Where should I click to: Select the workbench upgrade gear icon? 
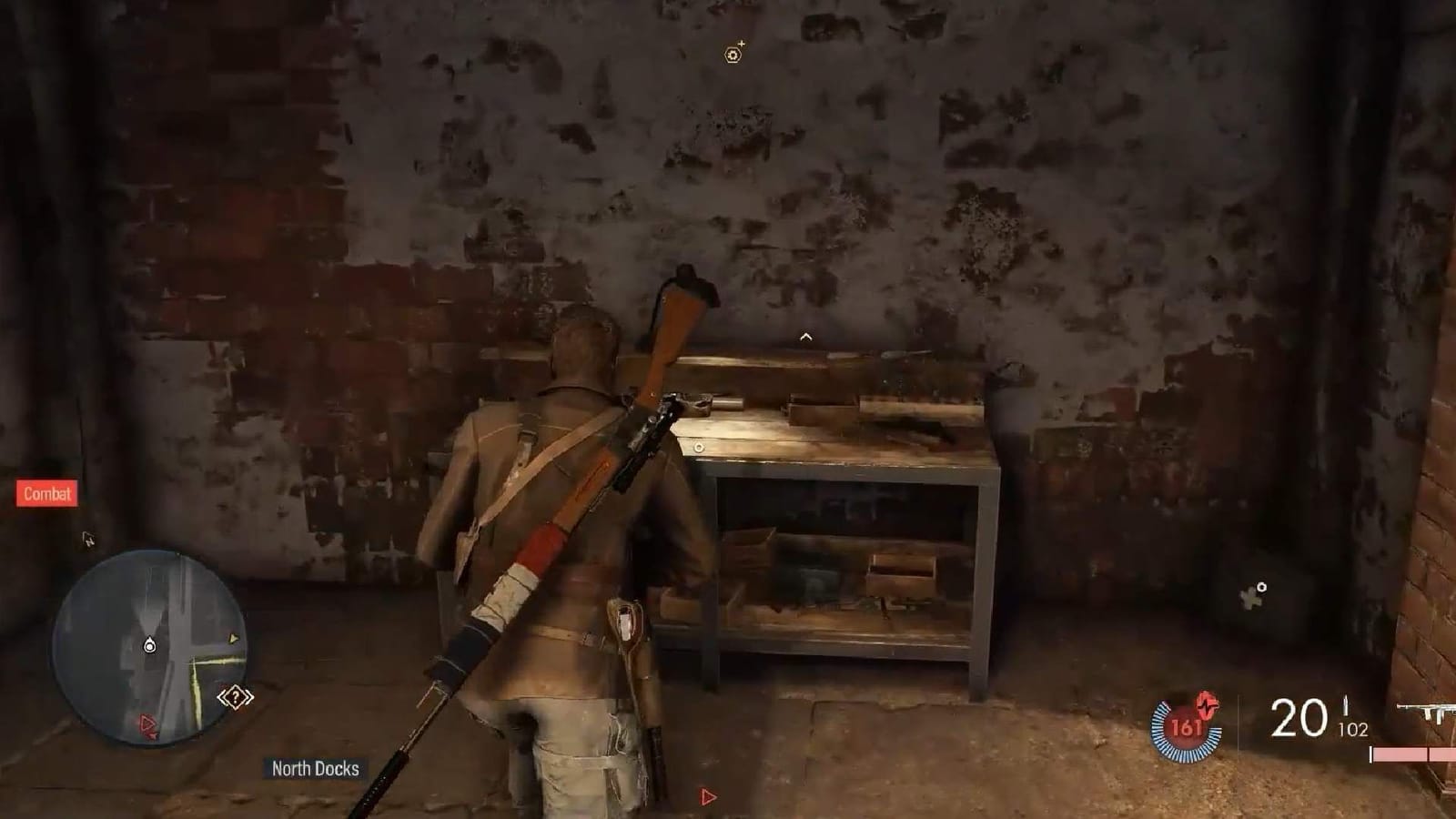[733, 54]
